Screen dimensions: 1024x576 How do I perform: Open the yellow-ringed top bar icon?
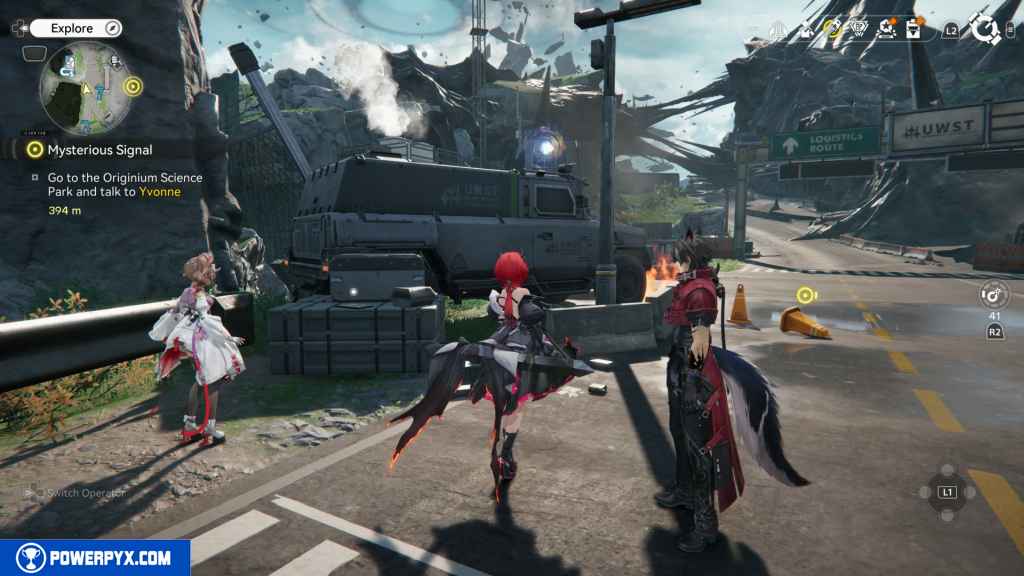pos(833,29)
